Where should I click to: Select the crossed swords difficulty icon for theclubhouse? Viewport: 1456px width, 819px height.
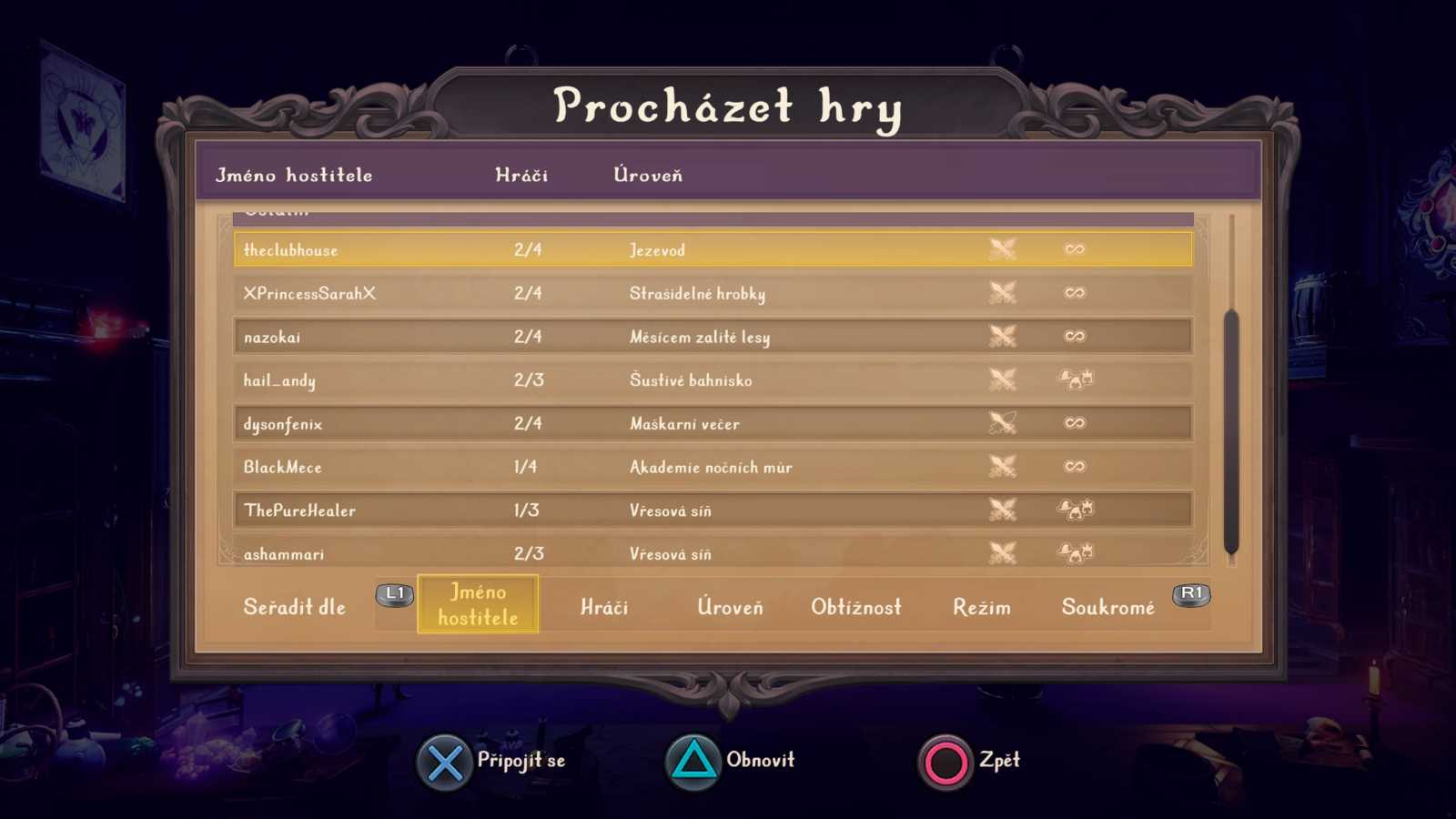[1004, 248]
